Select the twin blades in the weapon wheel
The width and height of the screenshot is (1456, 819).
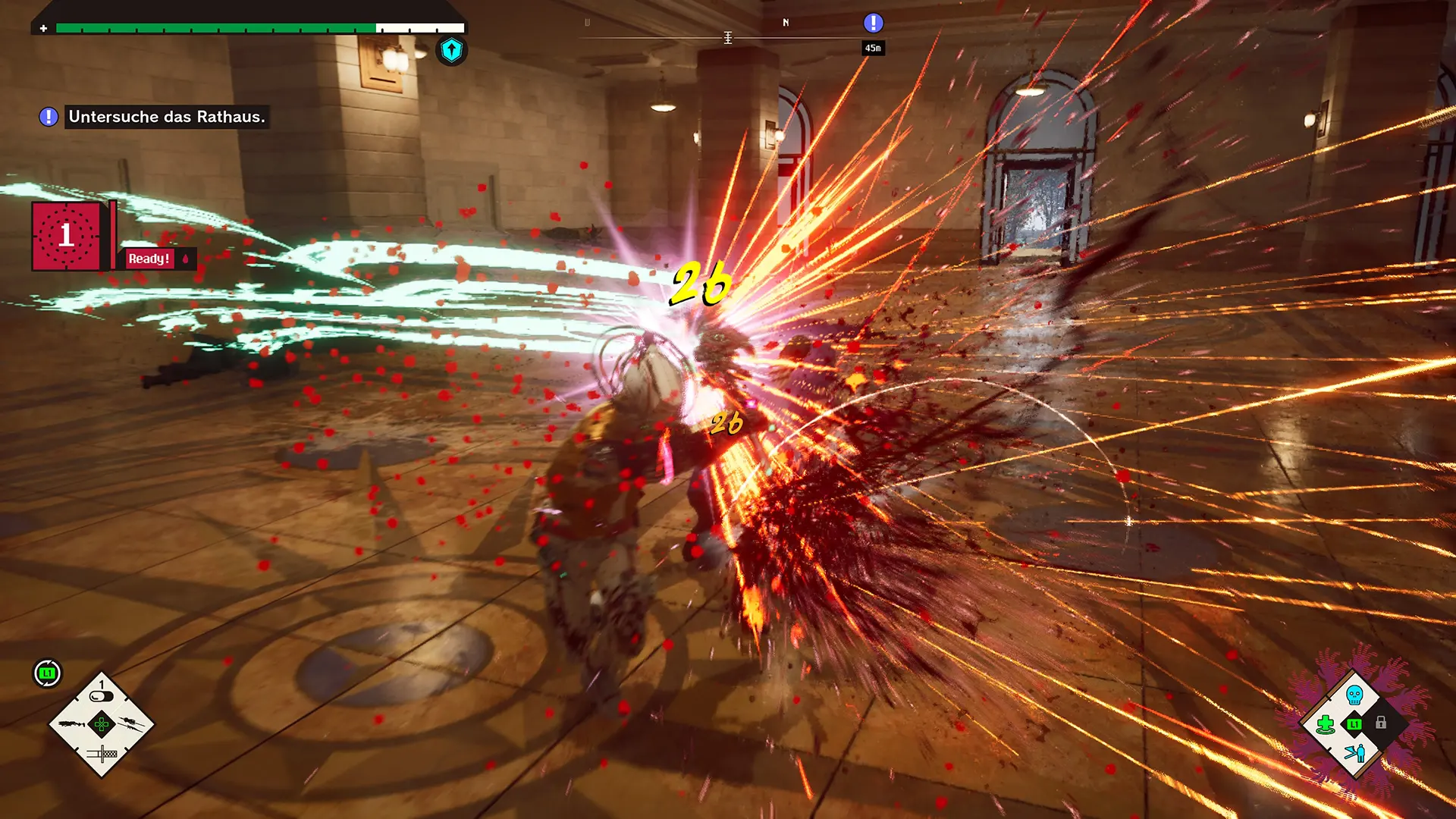130,723
